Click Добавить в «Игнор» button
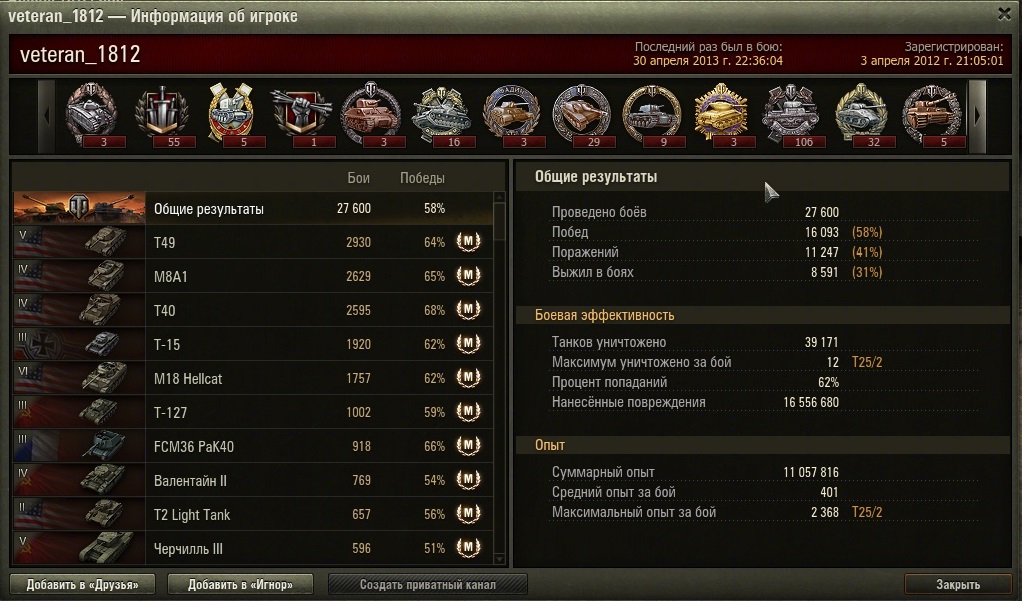The height and width of the screenshot is (601, 1022). [x=240, y=584]
